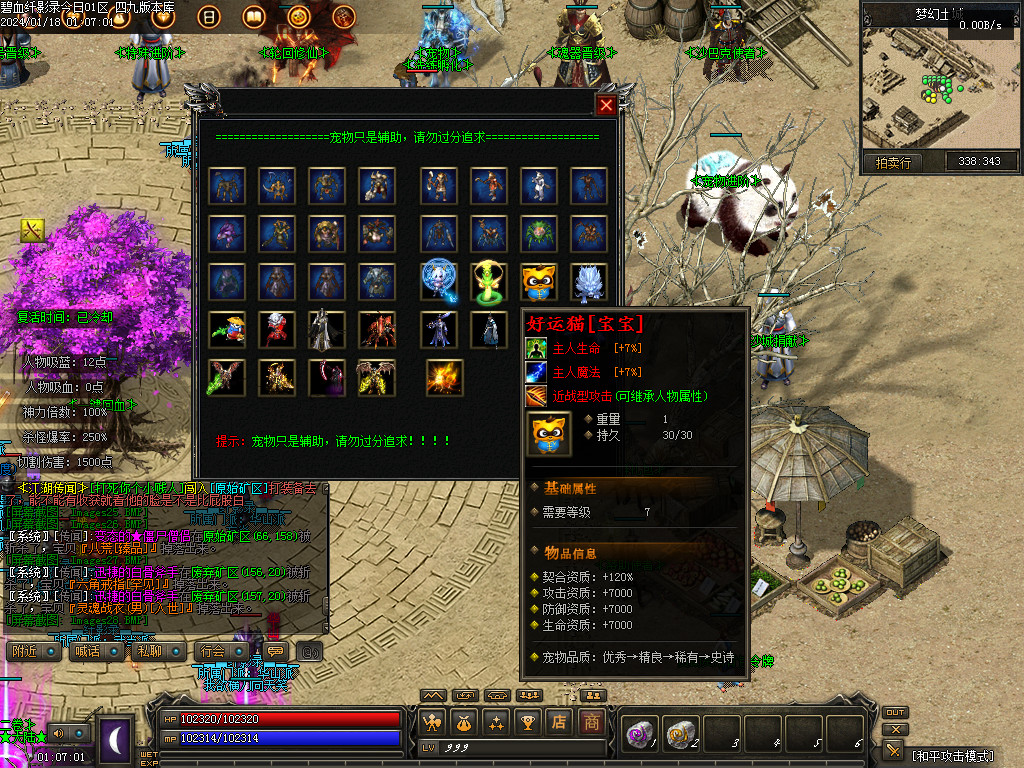Close the pet selection window

(x=606, y=105)
